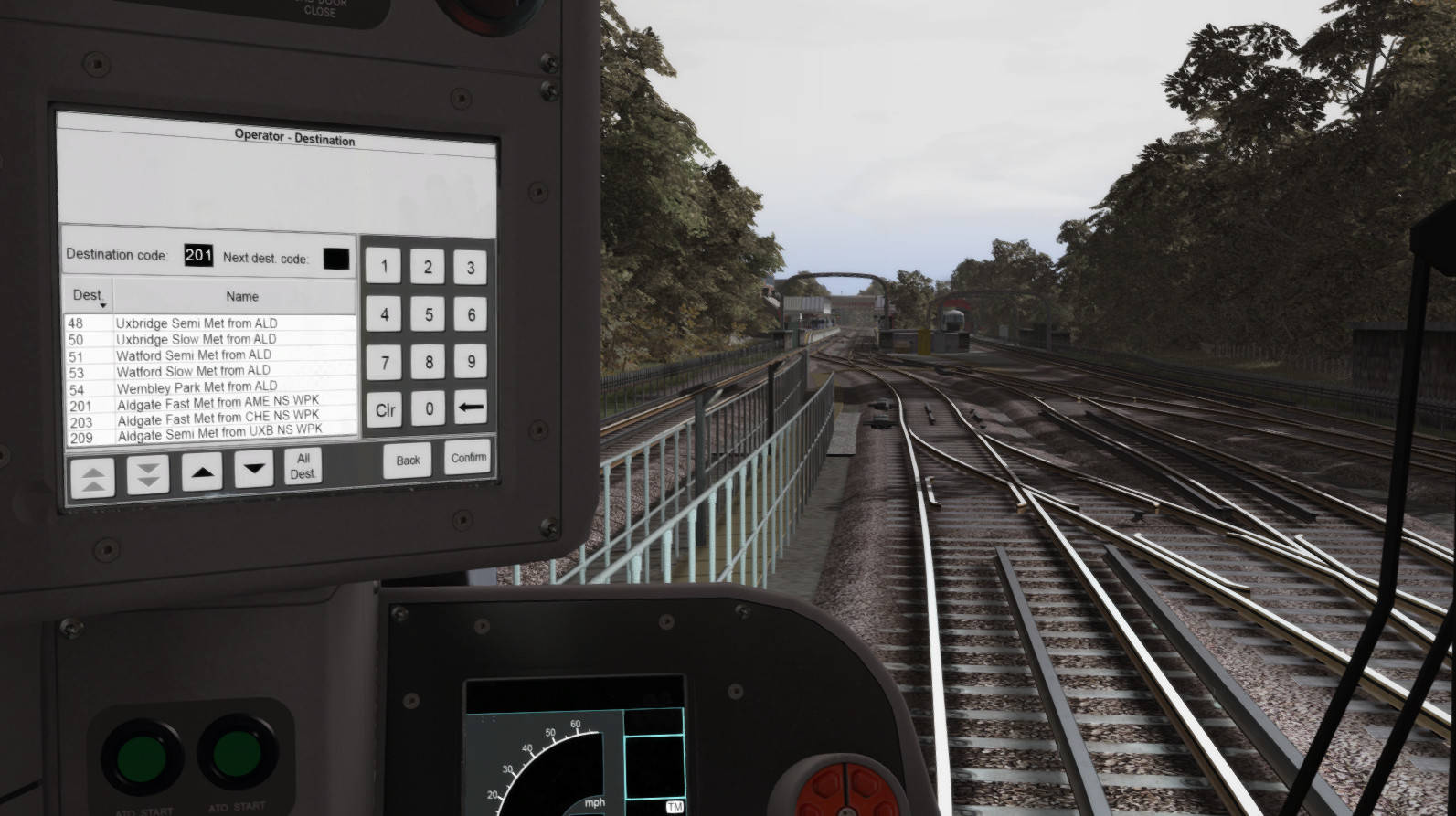The height and width of the screenshot is (816, 1456).
Task: Click the Name column header
Action: (241, 295)
